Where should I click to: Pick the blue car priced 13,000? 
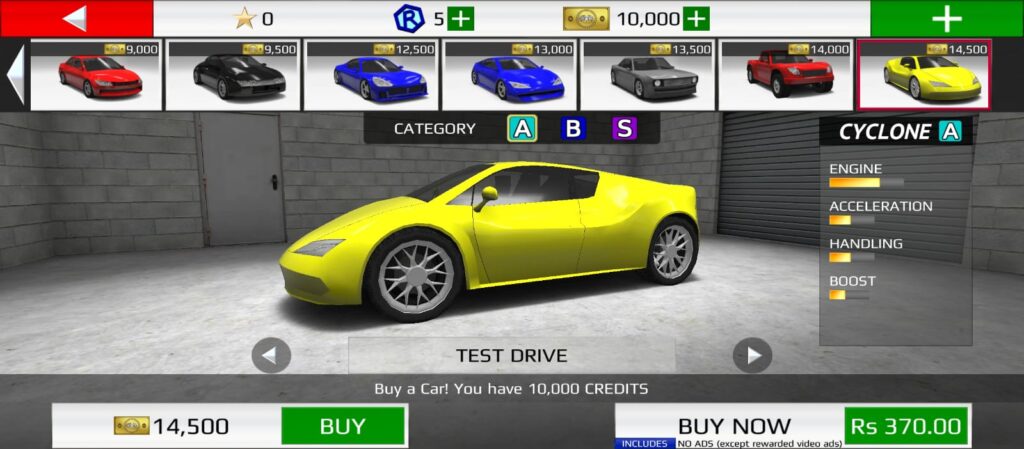[510, 75]
